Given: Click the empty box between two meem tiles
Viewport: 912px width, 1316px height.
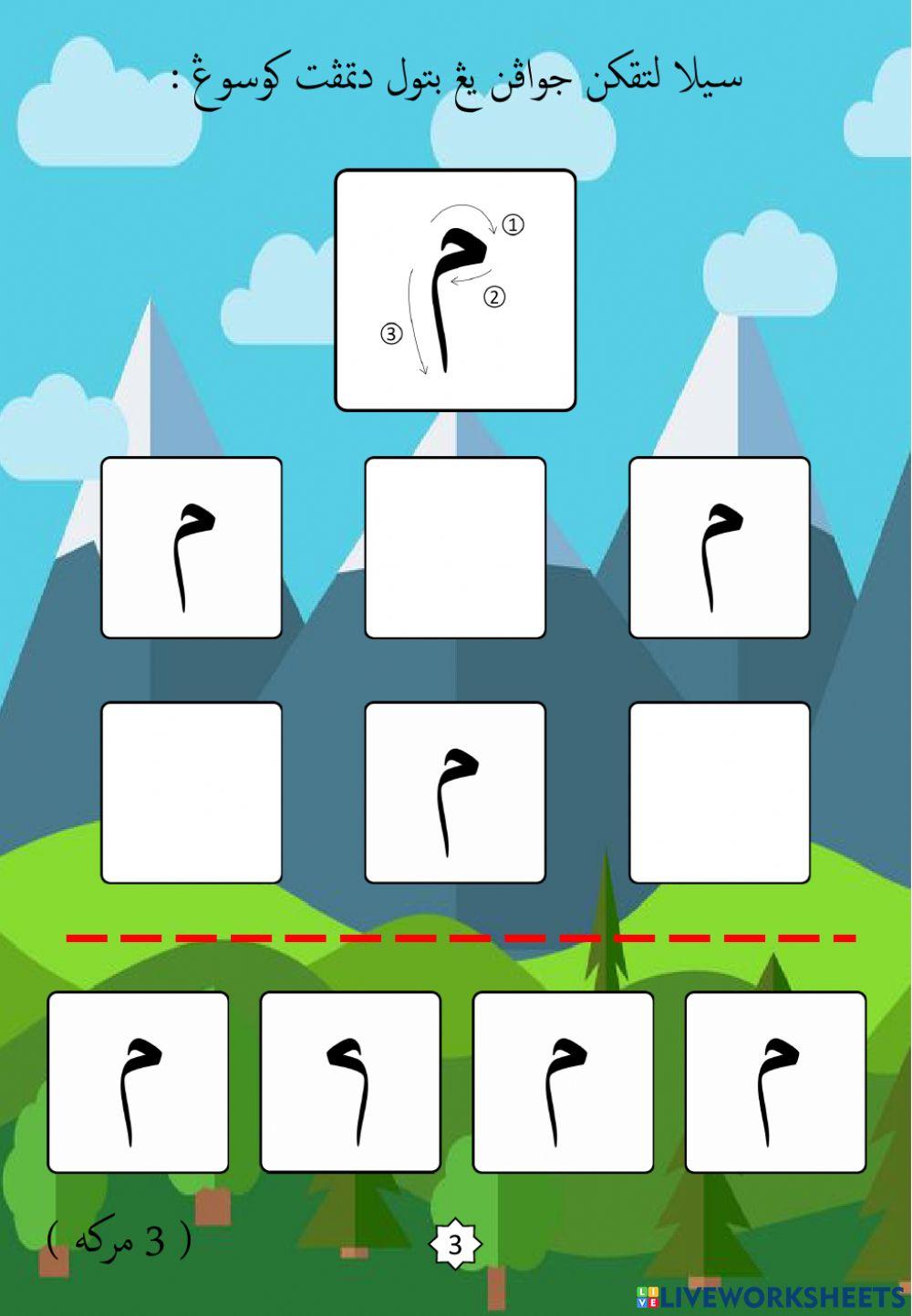Looking at the screenshot, I should [x=455, y=547].
